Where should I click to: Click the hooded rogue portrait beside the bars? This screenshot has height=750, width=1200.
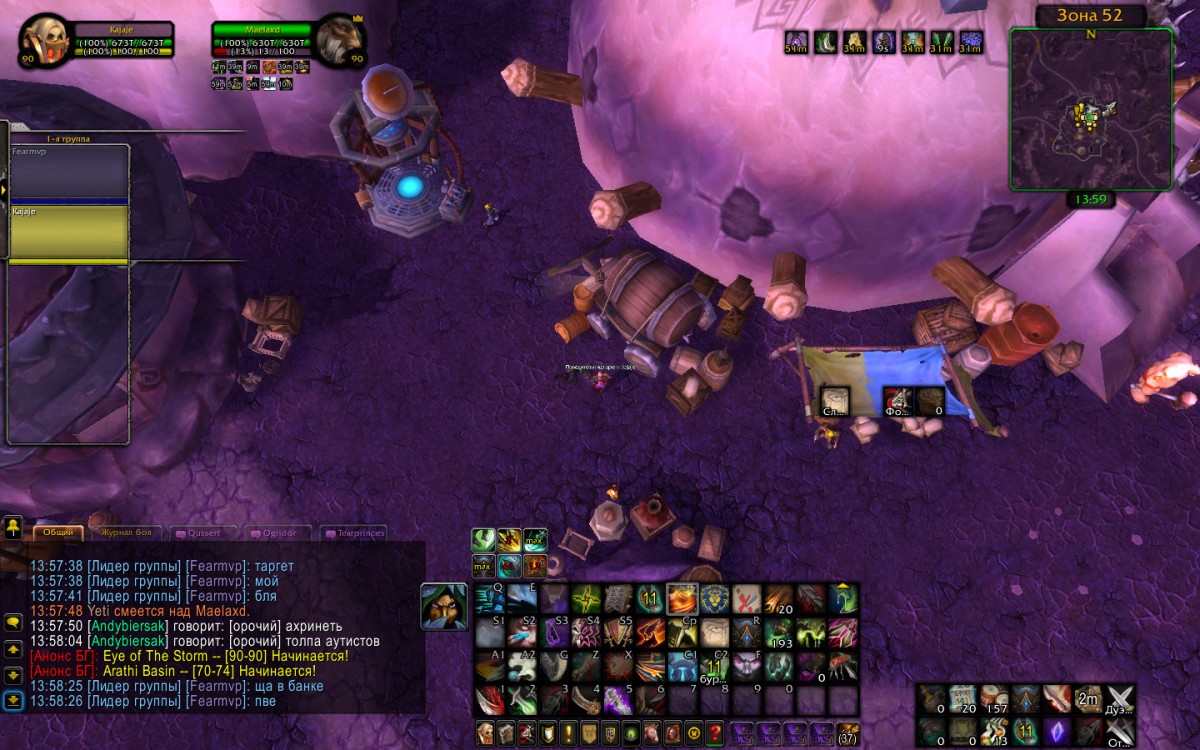443,607
